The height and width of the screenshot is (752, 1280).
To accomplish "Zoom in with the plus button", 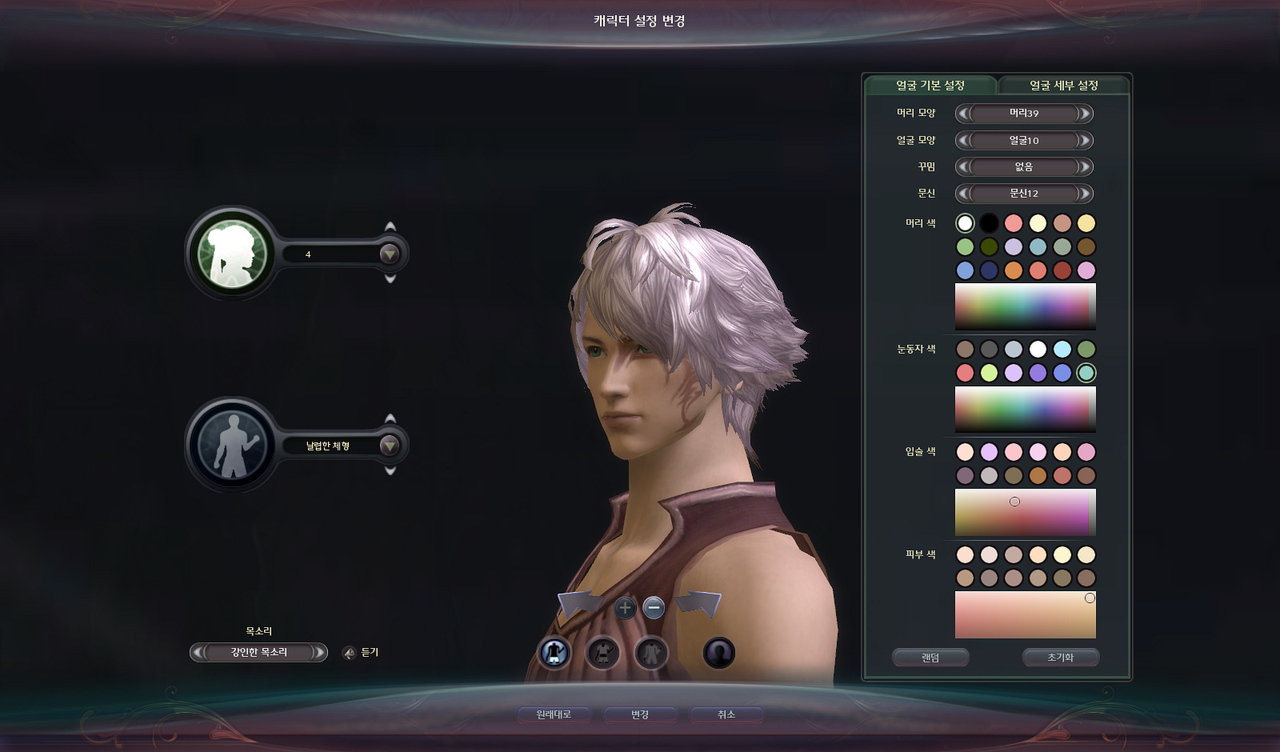I will (625, 607).
